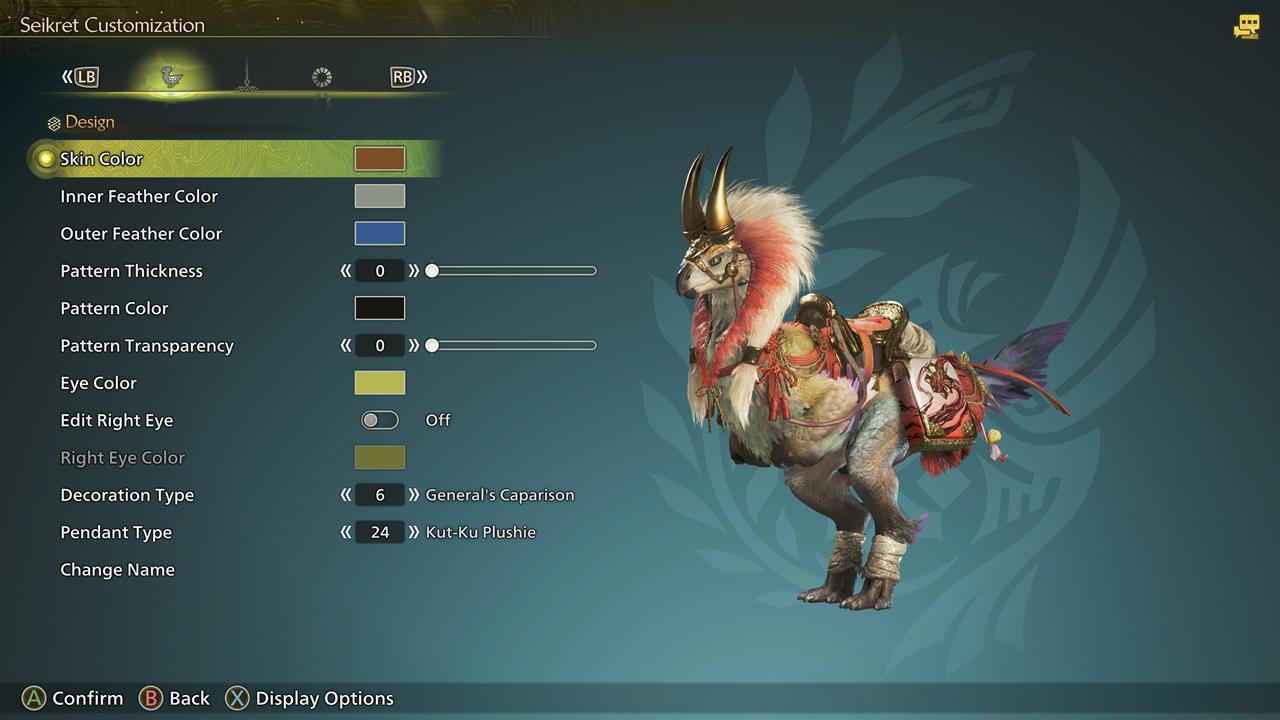Adjust the Pattern Transparency slider
Image resolution: width=1280 pixels, height=720 pixels.
click(x=513, y=346)
